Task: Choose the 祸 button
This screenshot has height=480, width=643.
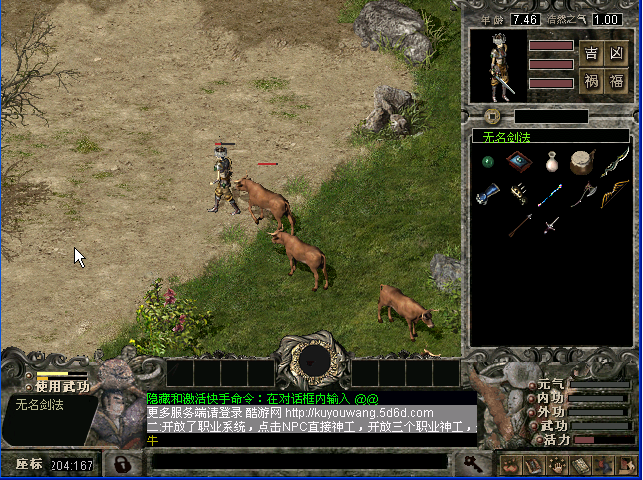Action: tap(592, 81)
